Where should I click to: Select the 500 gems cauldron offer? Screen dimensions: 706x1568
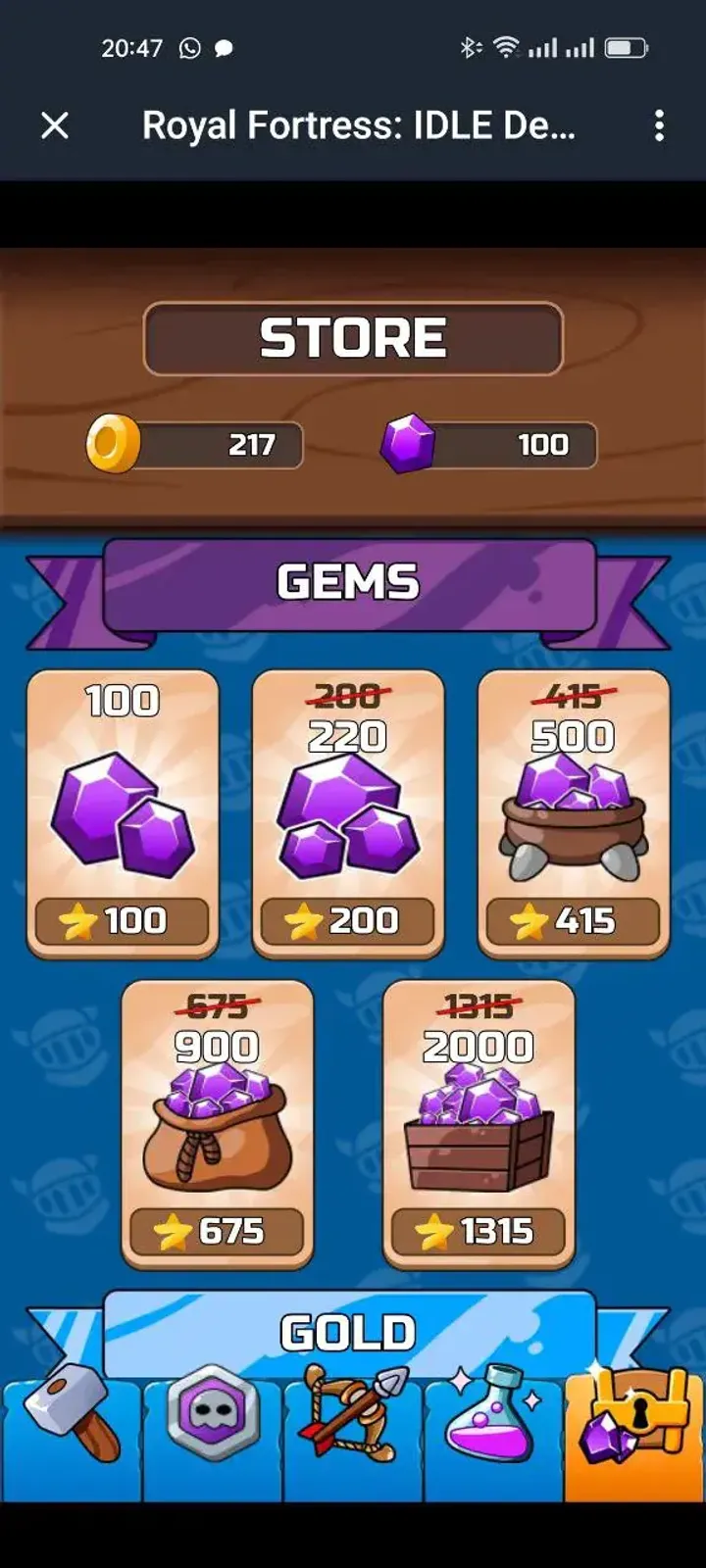point(574,813)
